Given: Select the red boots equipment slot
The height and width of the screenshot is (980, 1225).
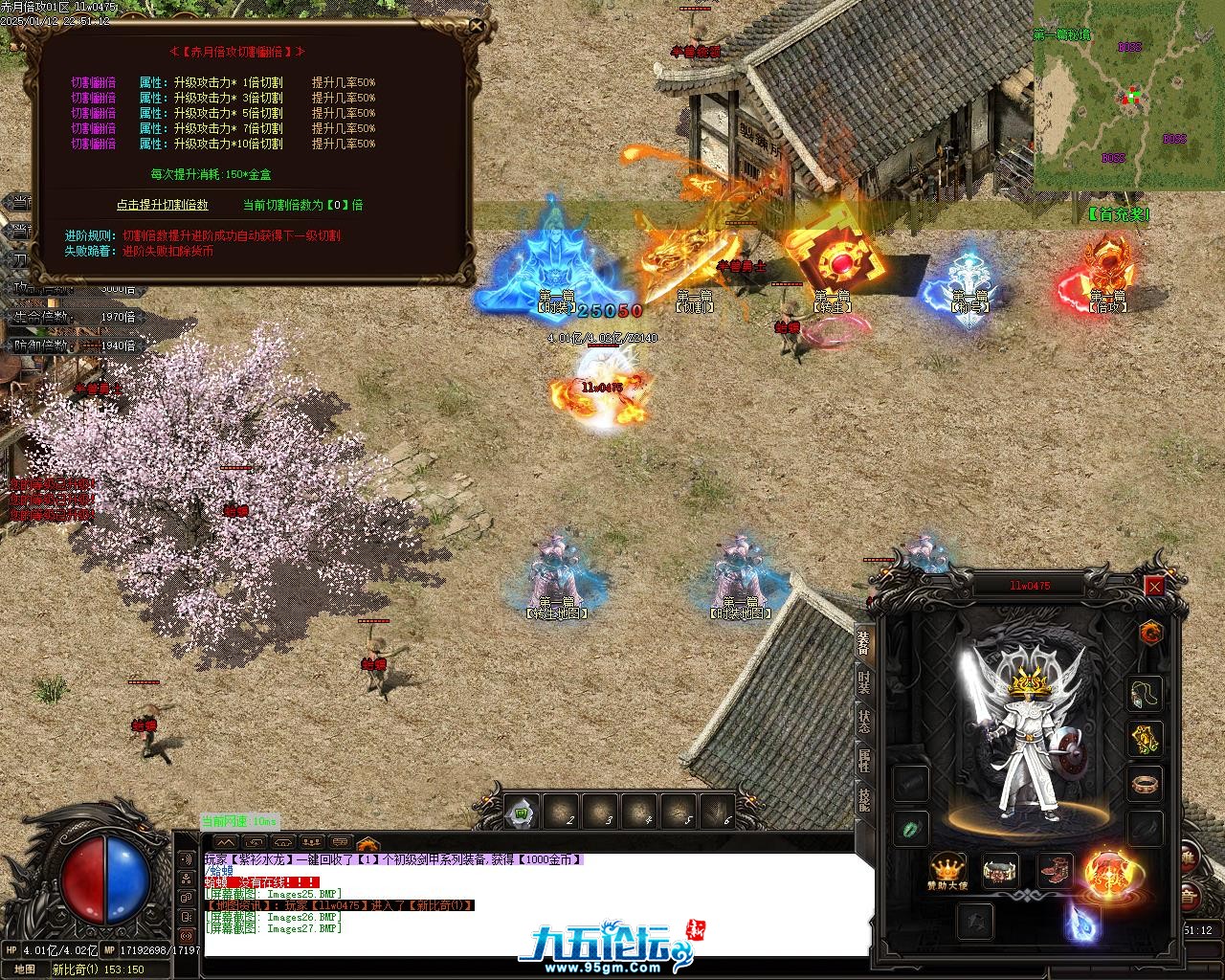Looking at the screenshot, I should [x=1055, y=871].
